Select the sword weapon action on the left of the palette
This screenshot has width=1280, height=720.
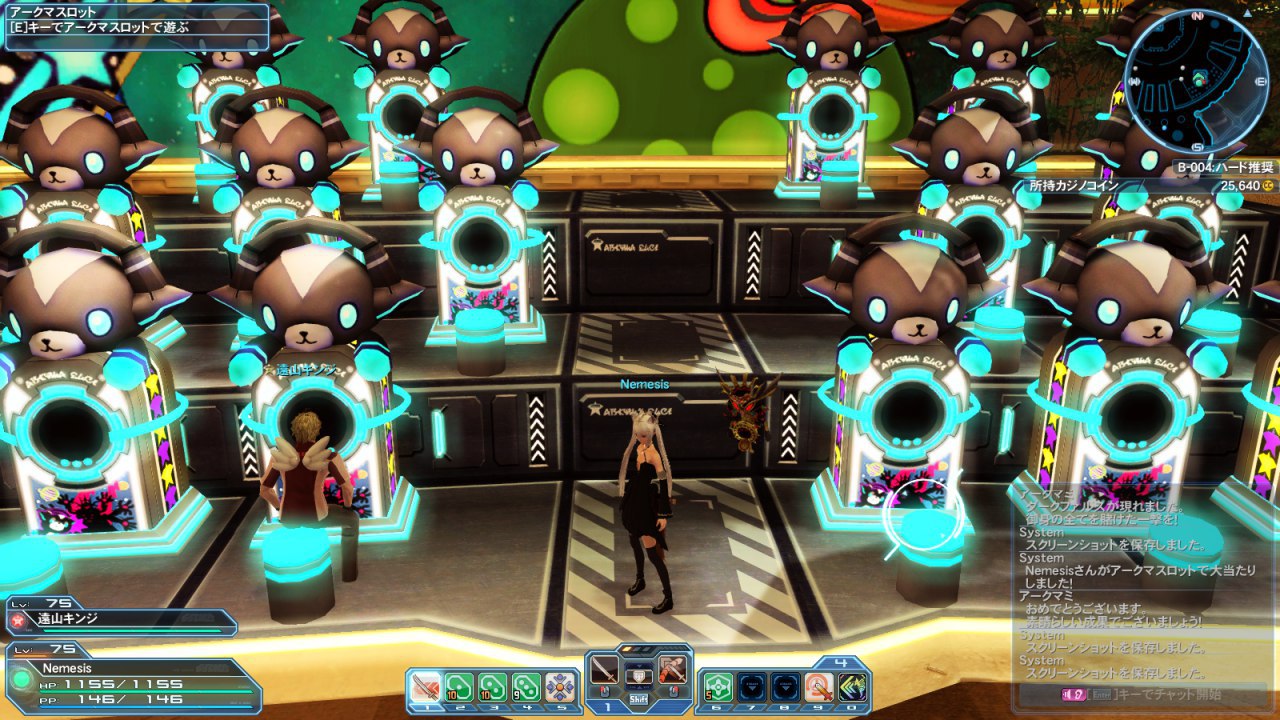(x=605, y=669)
